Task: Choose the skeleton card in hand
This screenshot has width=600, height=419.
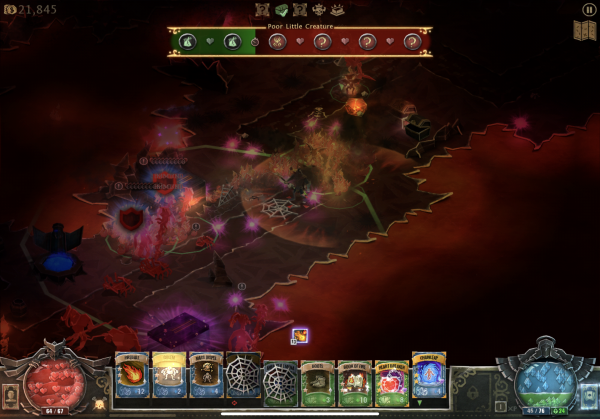Action: click(206, 377)
